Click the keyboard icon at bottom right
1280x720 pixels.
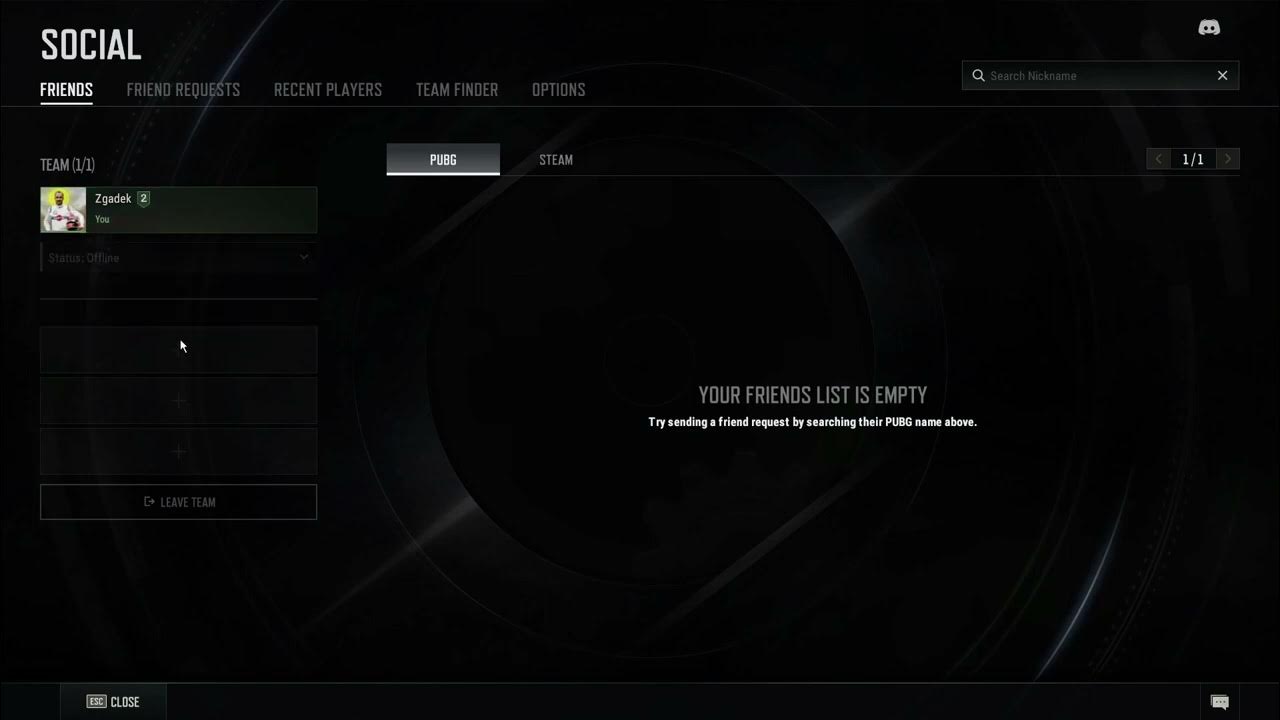point(1220,701)
